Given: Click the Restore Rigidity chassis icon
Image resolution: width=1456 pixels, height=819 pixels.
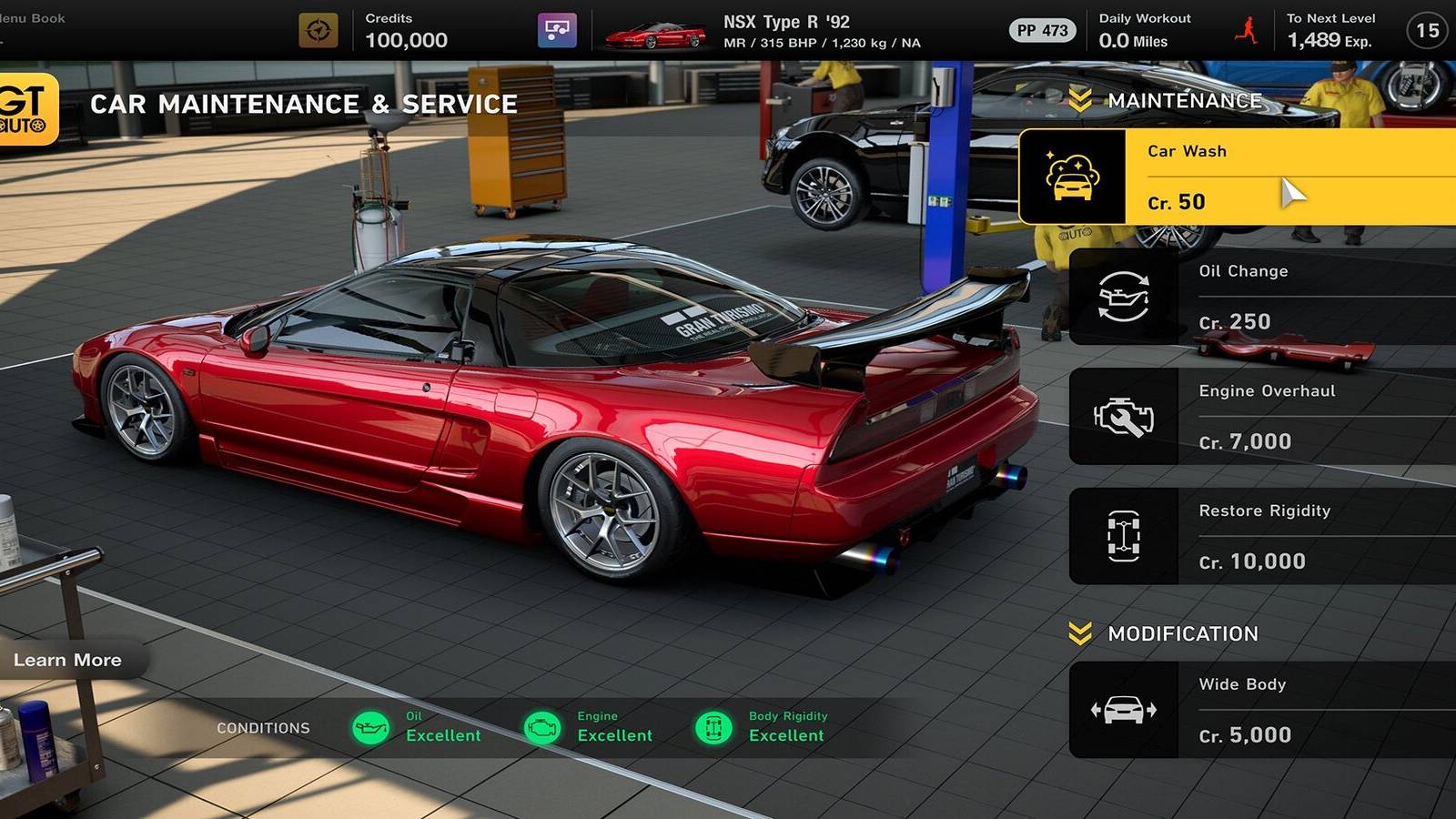Looking at the screenshot, I should tap(1124, 537).
